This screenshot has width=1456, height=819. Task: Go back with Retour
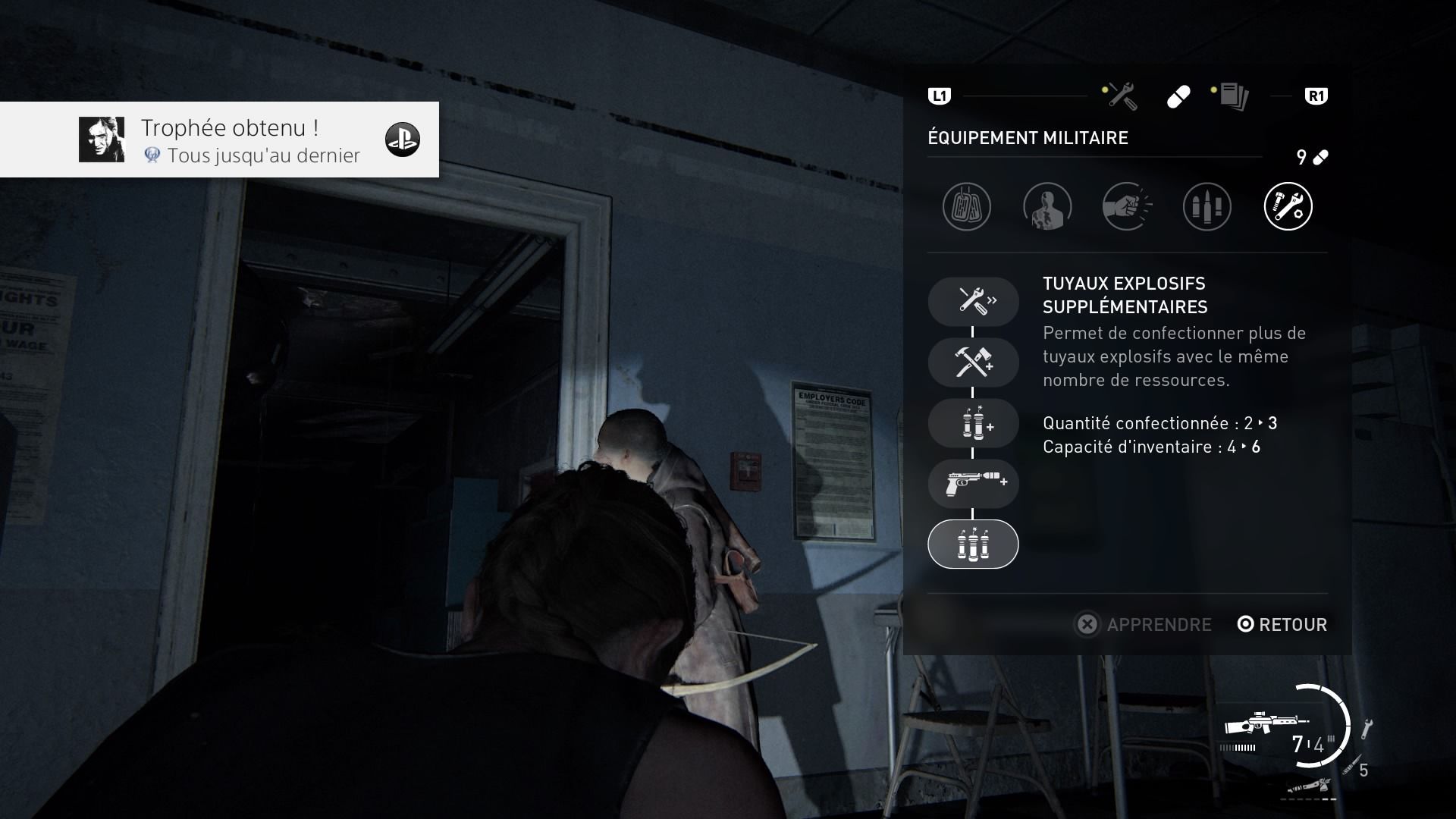click(1282, 624)
